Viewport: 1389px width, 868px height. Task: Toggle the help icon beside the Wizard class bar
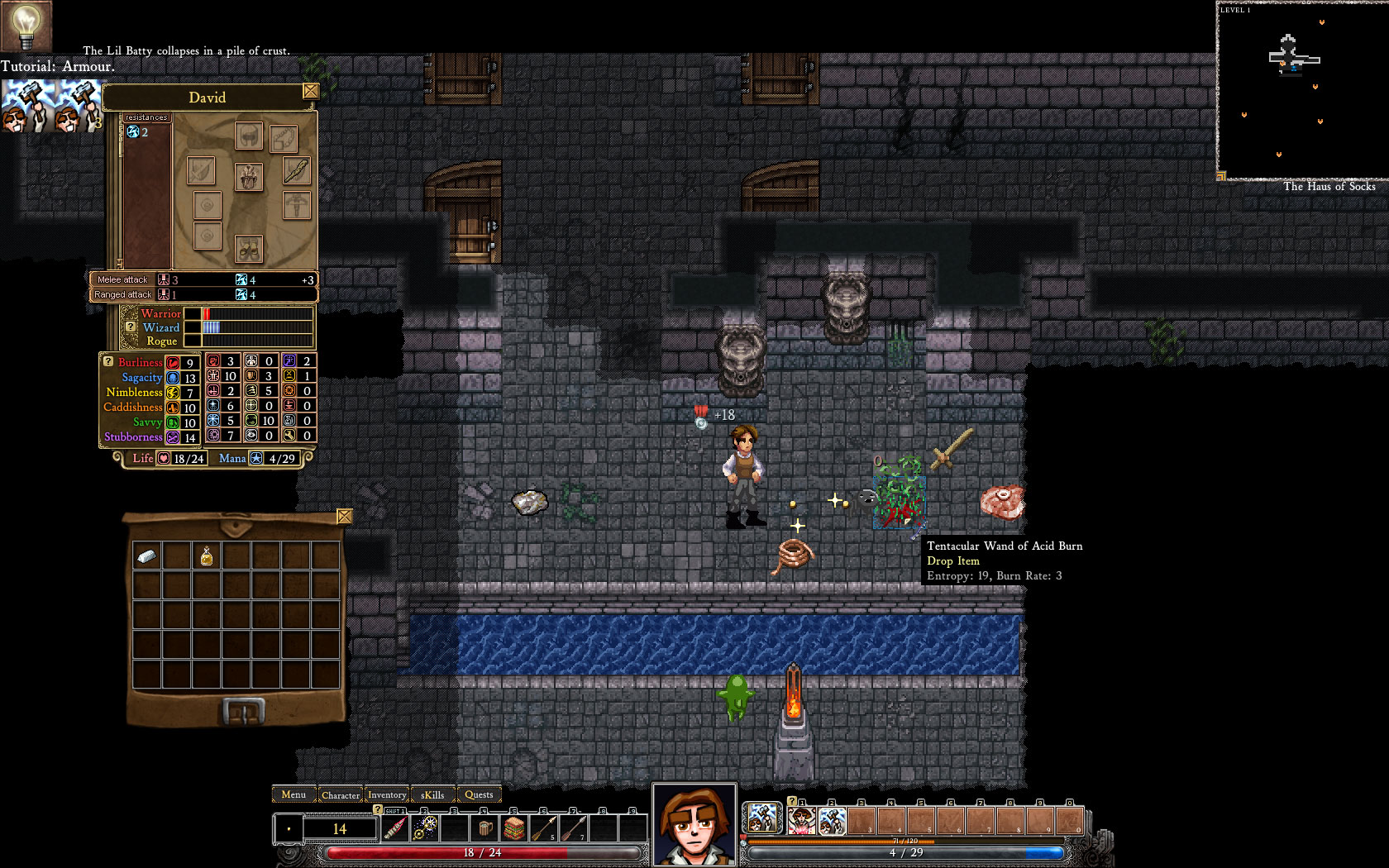[129, 327]
